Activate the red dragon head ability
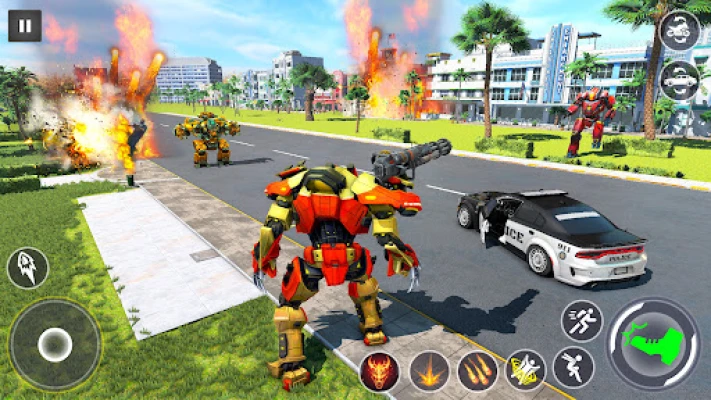This screenshot has height=400, width=711. tap(380, 371)
